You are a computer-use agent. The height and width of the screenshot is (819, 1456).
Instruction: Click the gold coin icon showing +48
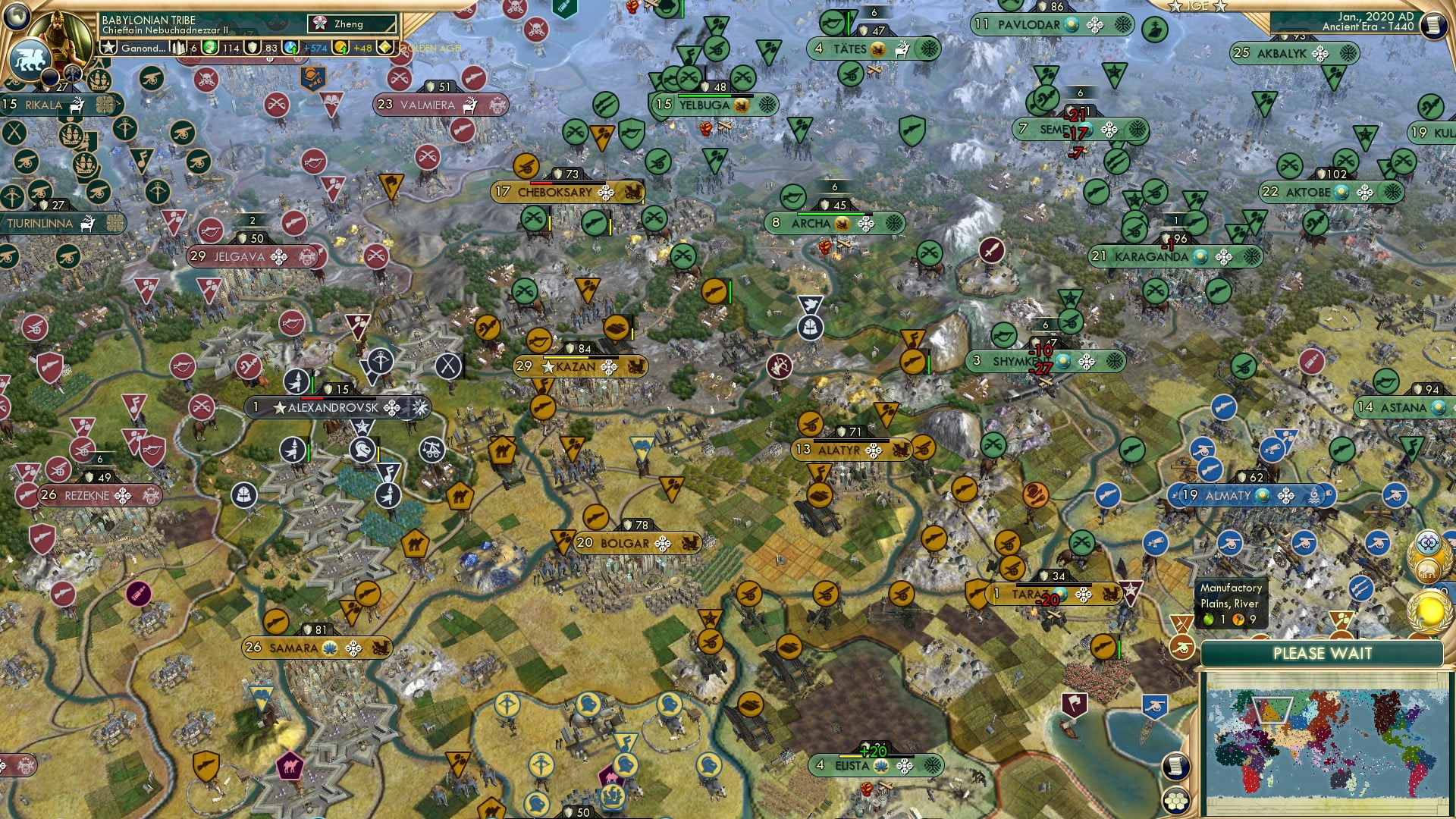point(342,47)
